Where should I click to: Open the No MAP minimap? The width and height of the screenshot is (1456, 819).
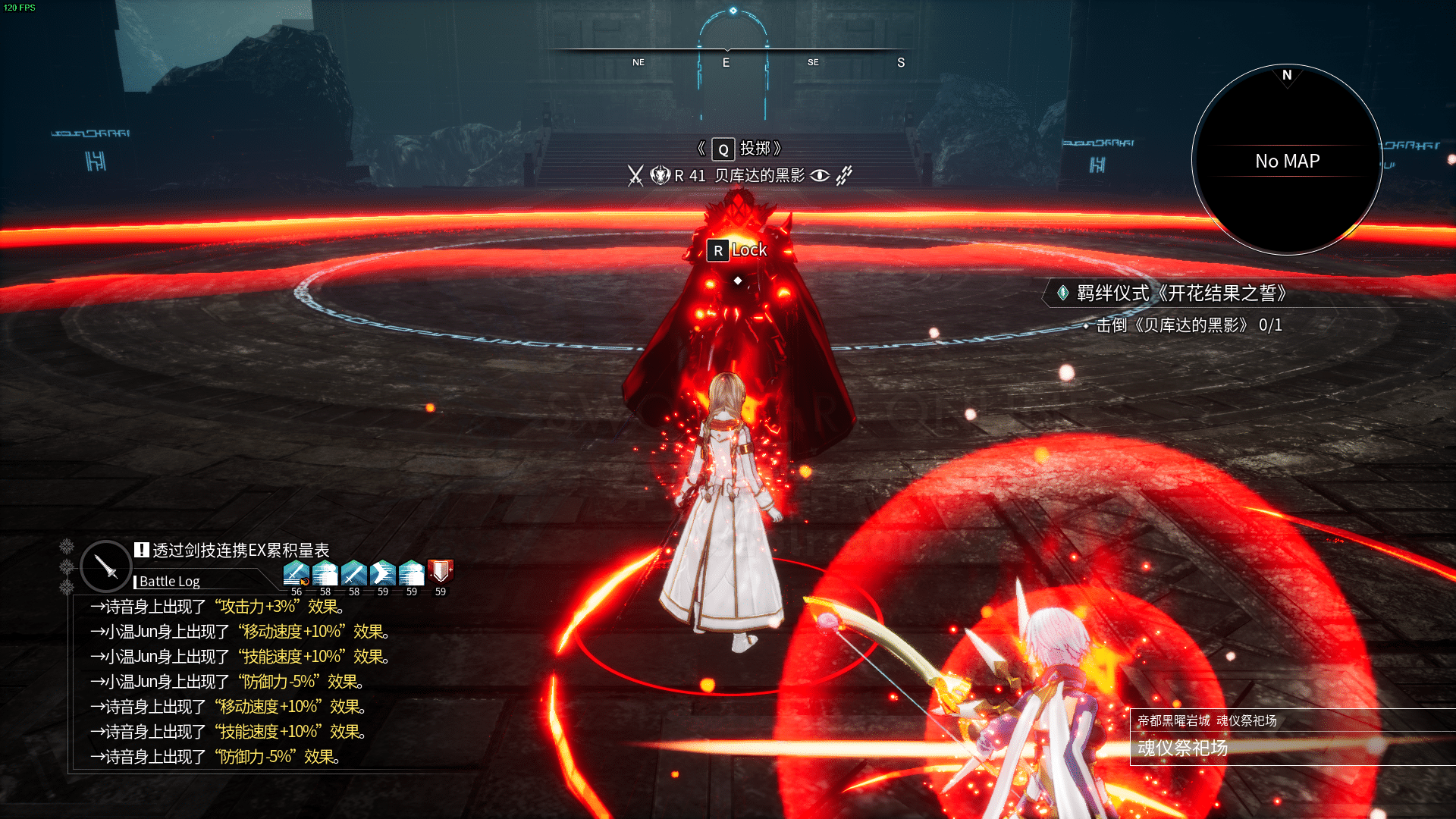(1287, 161)
